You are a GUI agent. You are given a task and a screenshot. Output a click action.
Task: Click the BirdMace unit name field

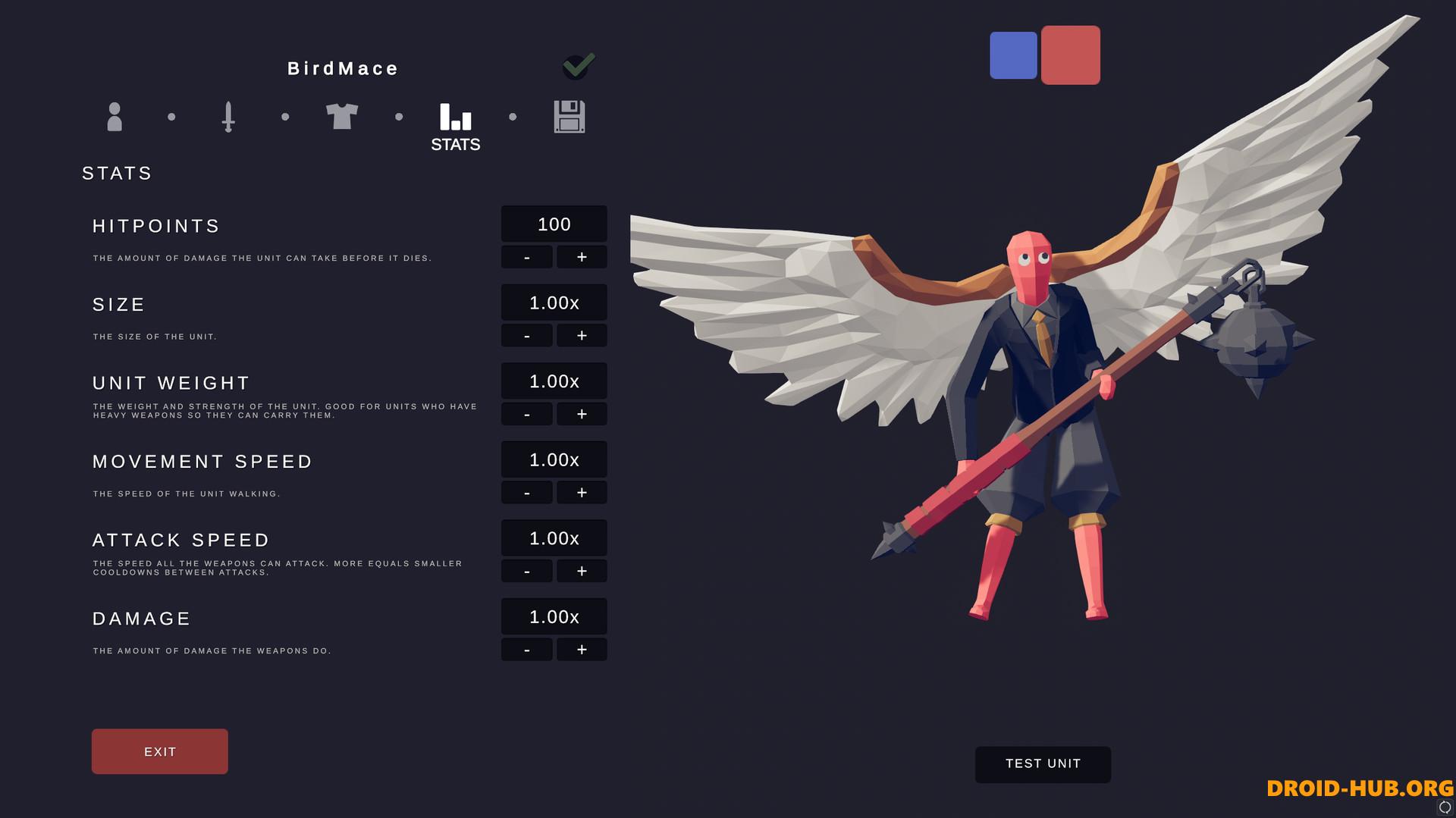(x=342, y=68)
